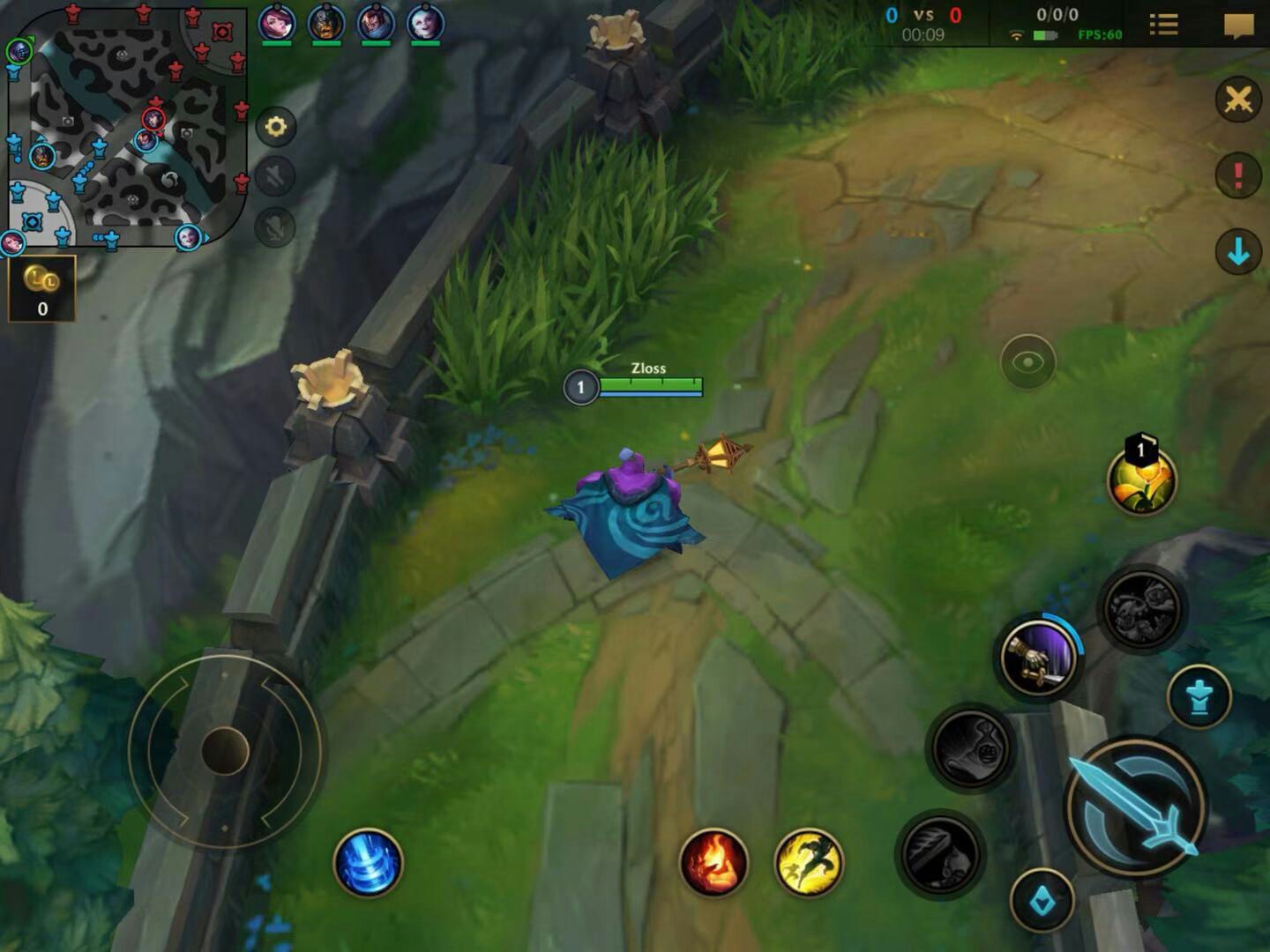Open the gold coin shop button

coord(41,288)
